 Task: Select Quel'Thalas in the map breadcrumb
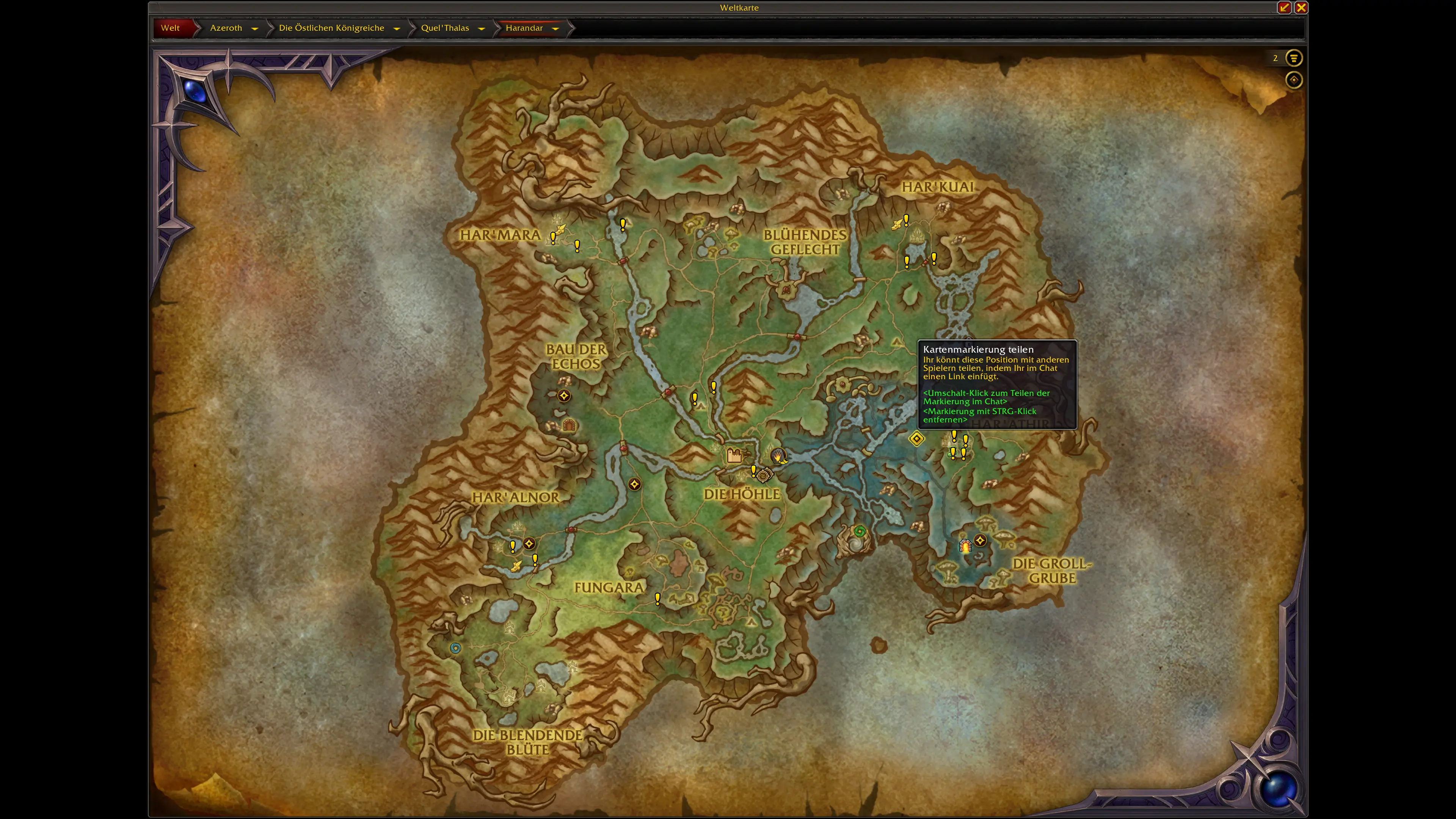pyautogui.click(x=445, y=28)
